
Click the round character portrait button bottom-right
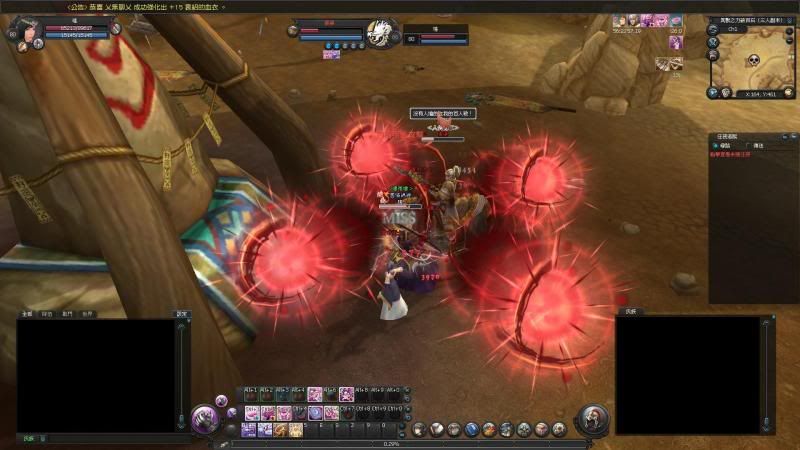(x=593, y=419)
